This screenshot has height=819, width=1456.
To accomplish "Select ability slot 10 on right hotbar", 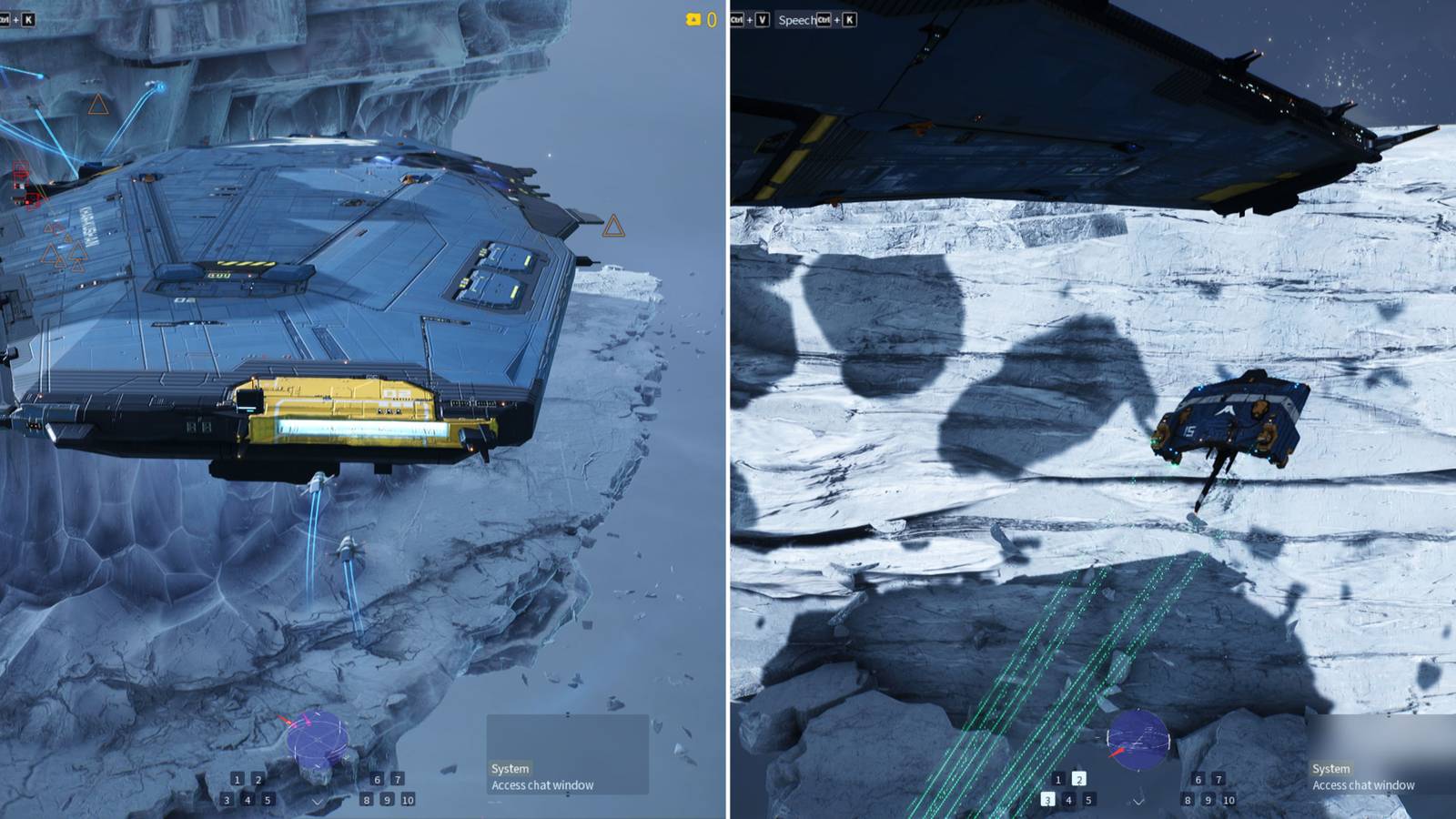I will click(1229, 801).
